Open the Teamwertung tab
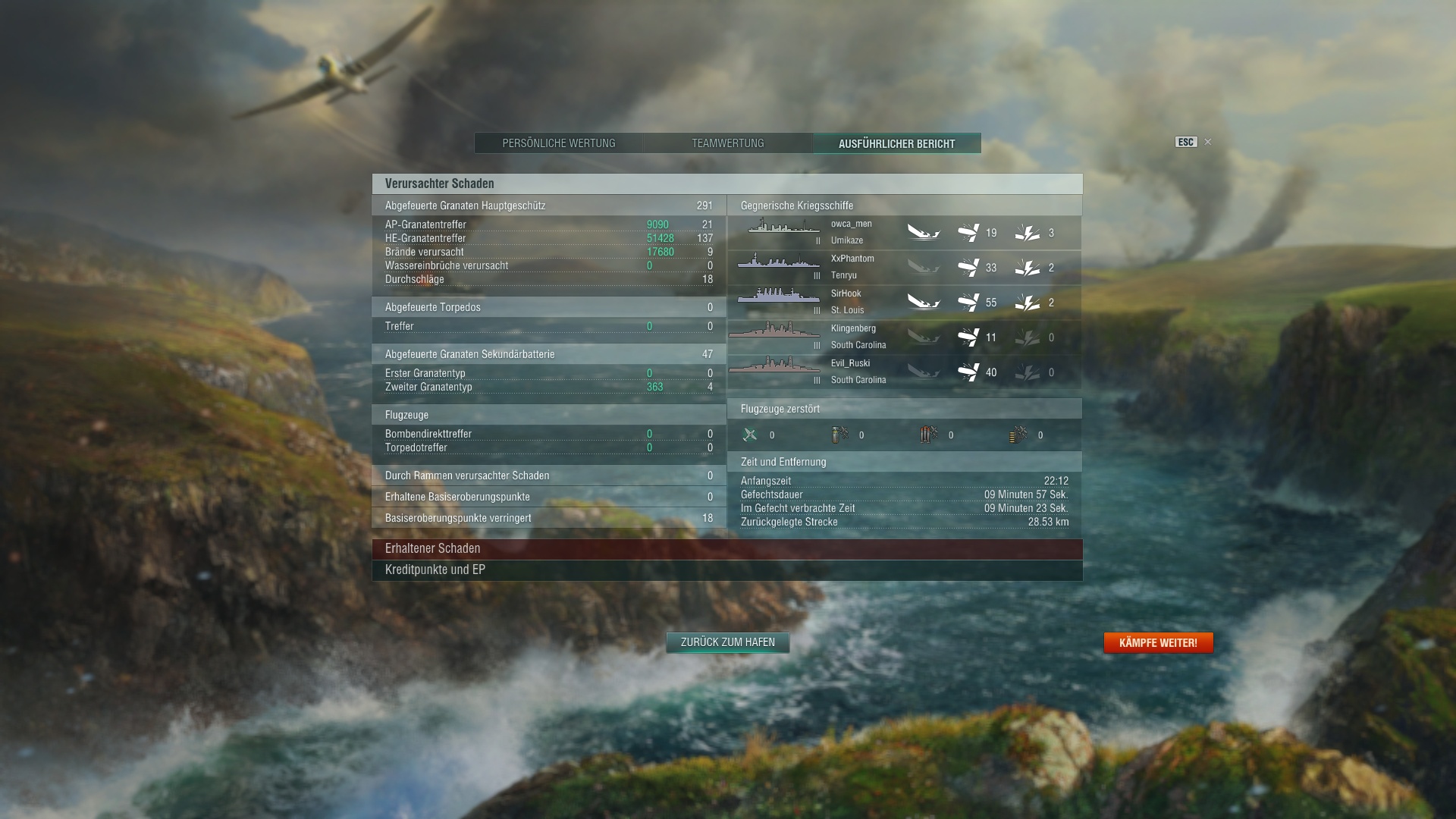 coord(727,143)
